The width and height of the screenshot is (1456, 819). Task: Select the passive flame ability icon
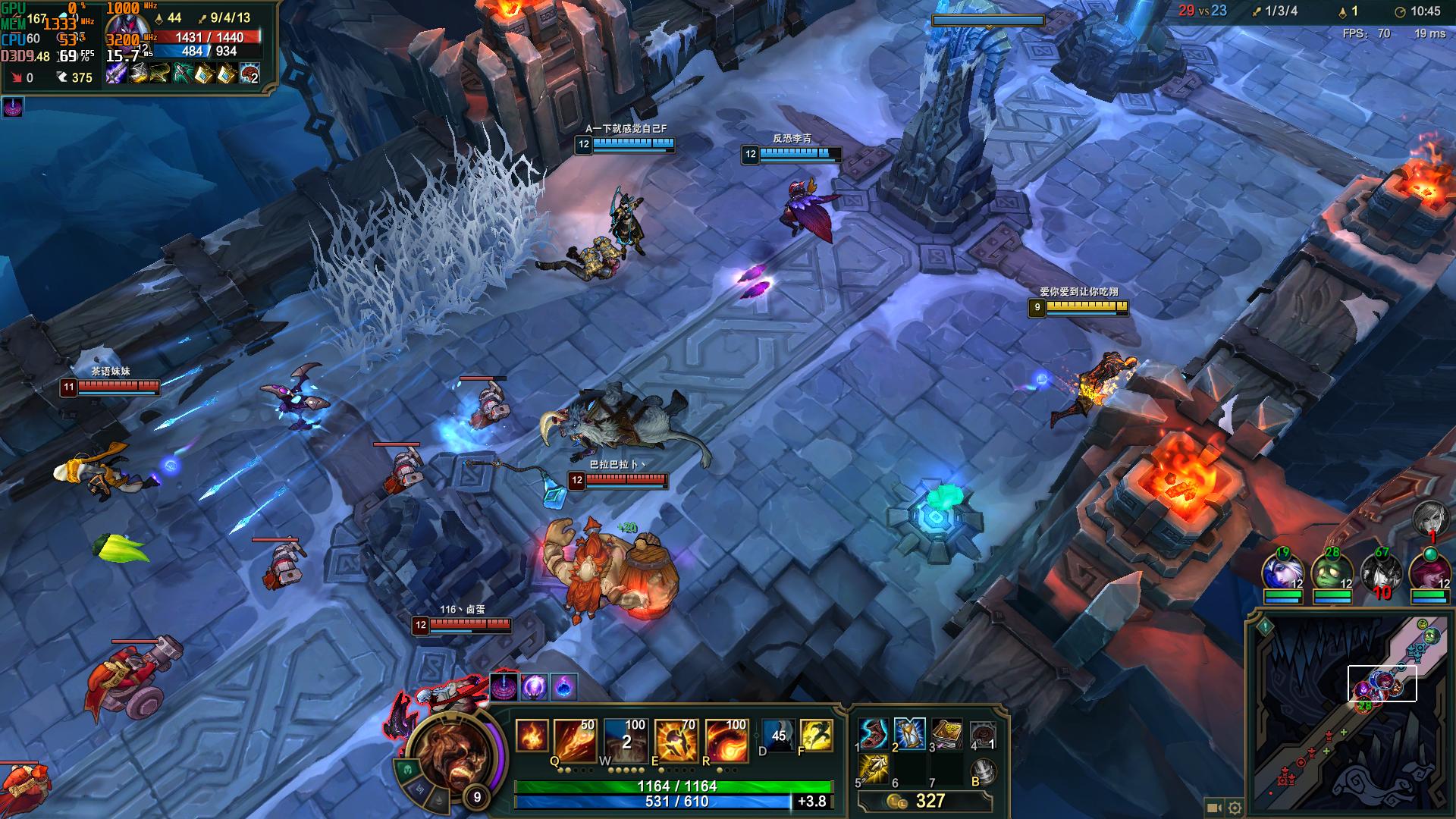(x=531, y=736)
